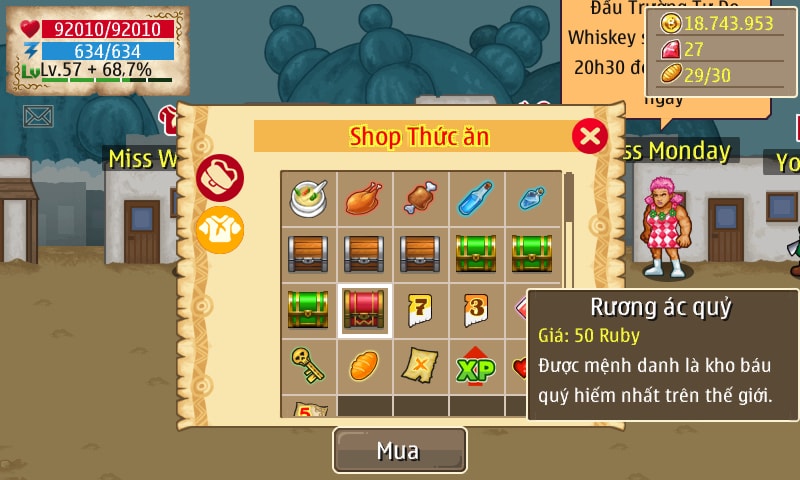Screen dimensions: 800x480
Task: Select the XP boost item
Action: click(476, 366)
